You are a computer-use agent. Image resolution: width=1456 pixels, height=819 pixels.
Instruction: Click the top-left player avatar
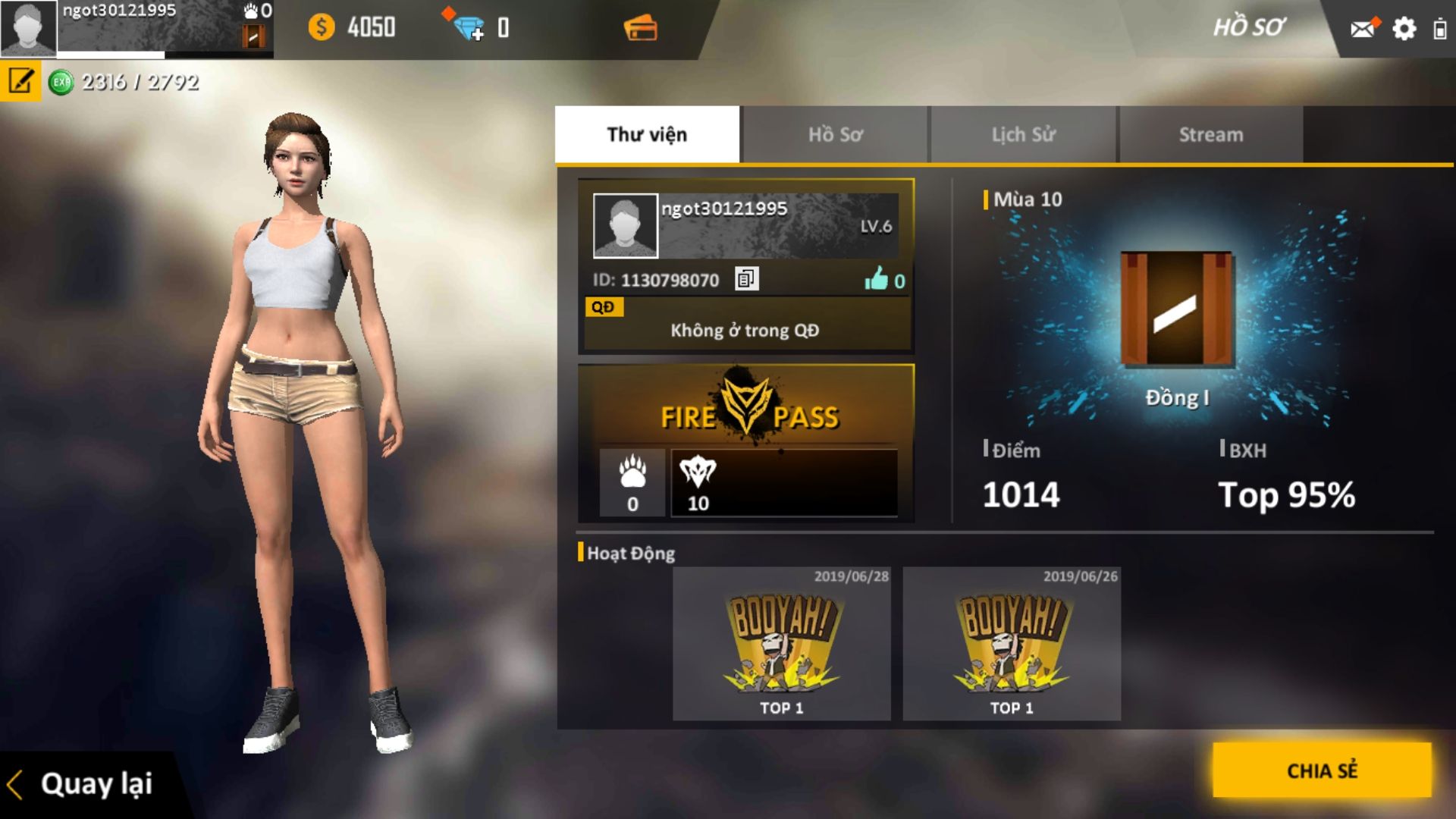(x=28, y=28)
